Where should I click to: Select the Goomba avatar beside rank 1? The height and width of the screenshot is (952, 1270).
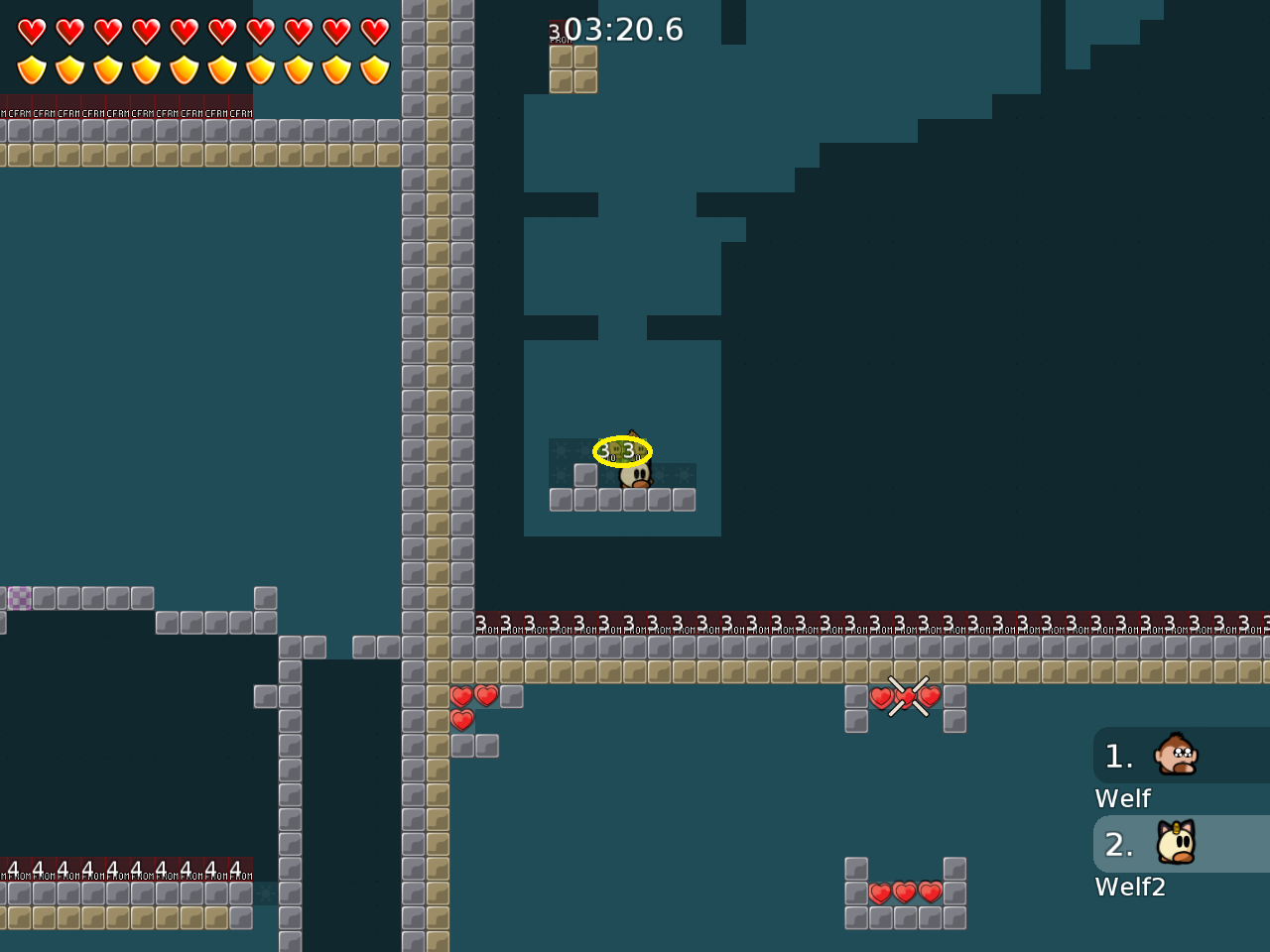1174,755
